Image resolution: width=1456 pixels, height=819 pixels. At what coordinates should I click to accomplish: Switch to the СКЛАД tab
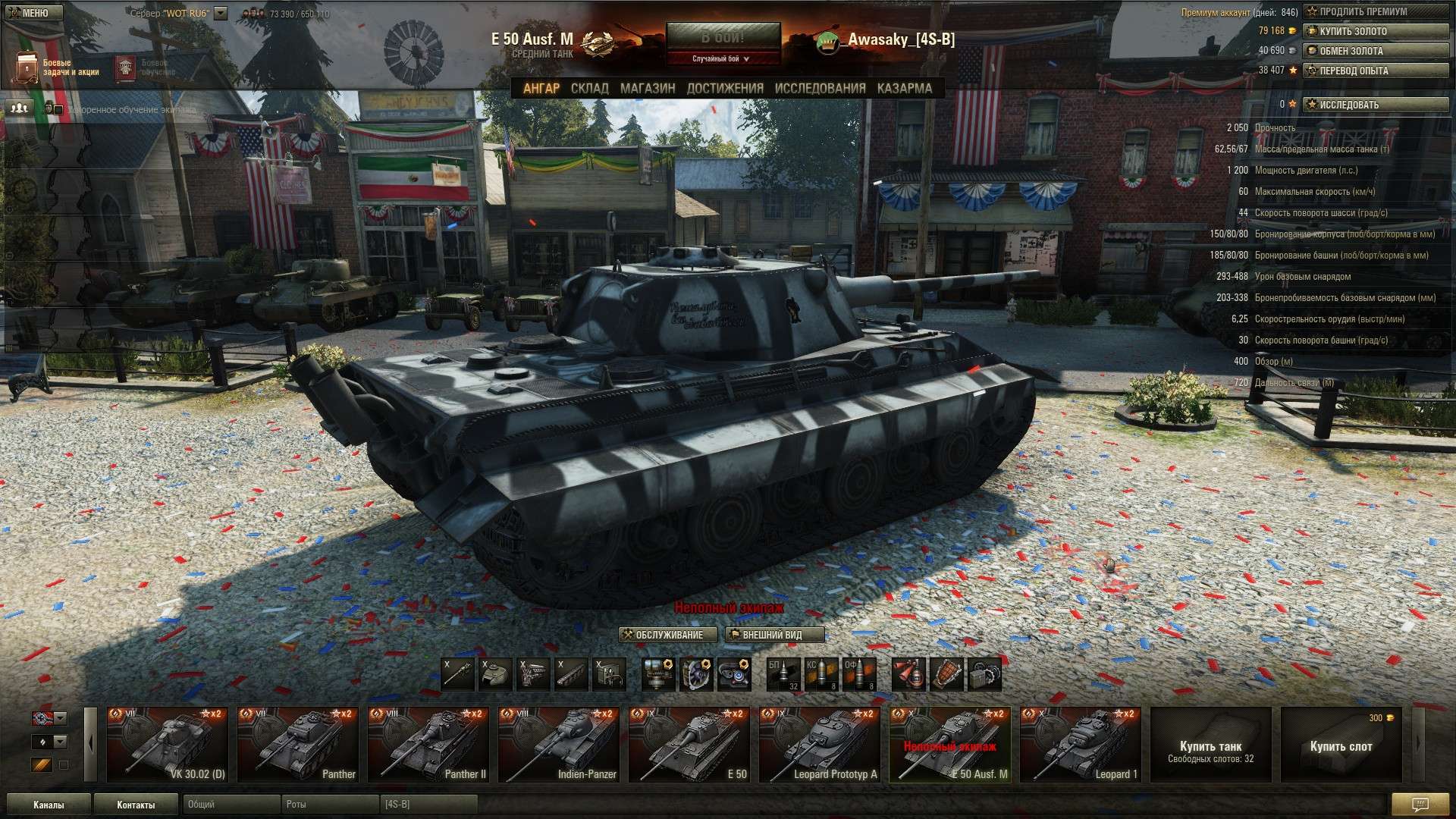589,88
